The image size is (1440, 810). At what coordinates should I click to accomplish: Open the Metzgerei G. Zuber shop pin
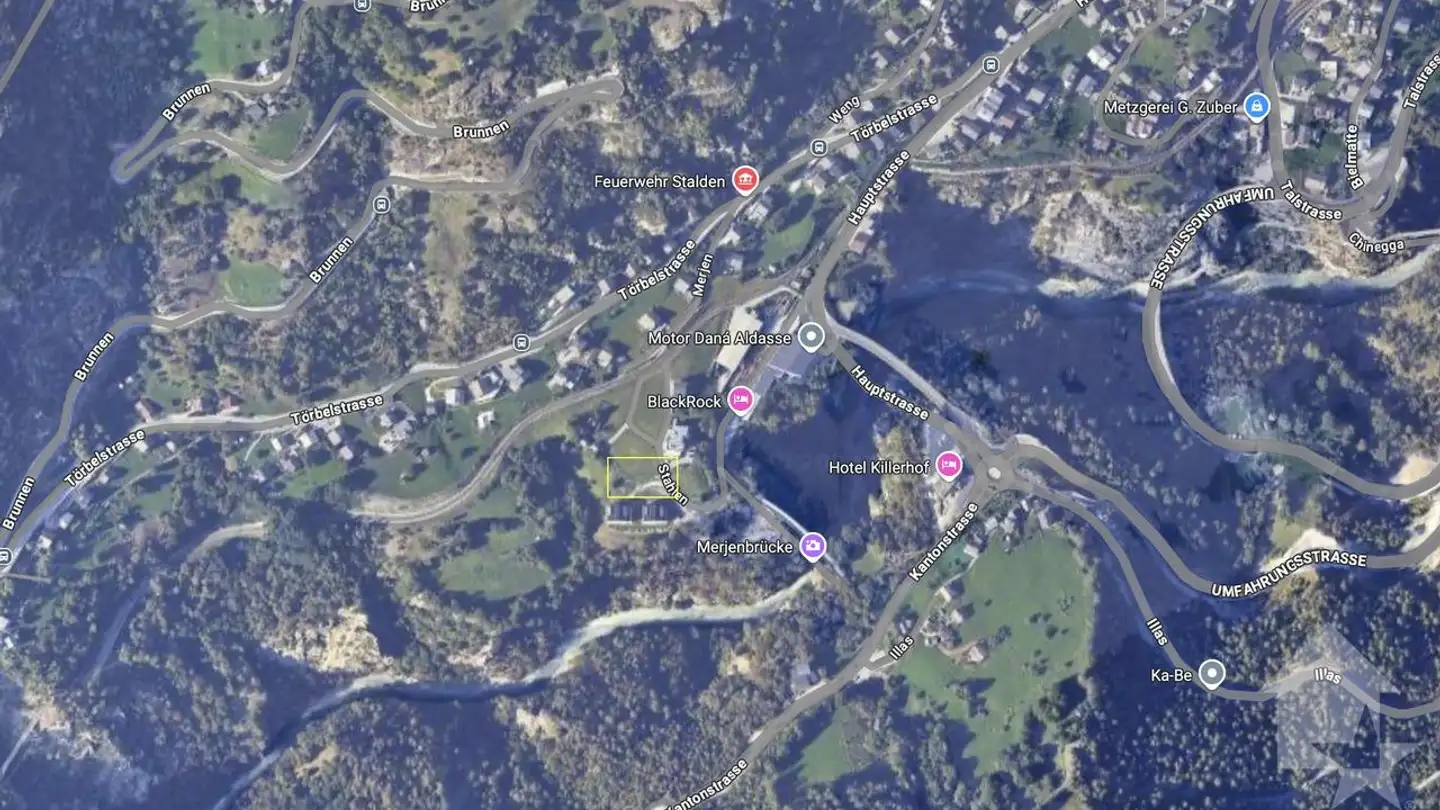pyautogui.click(x=1257, y=106)
